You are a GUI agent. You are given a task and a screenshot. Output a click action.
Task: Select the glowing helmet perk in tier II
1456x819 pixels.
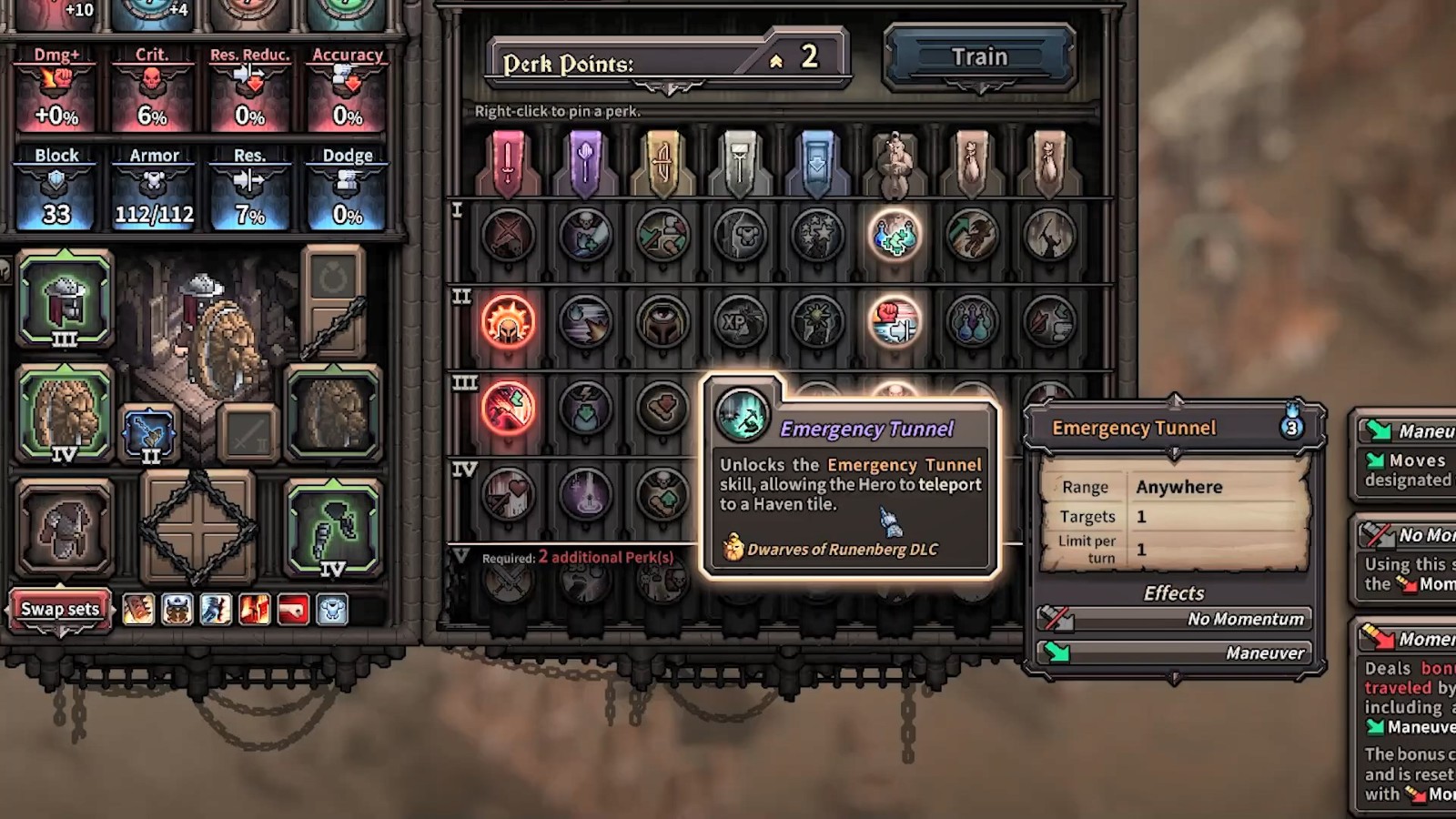click(x=508, y=322)
